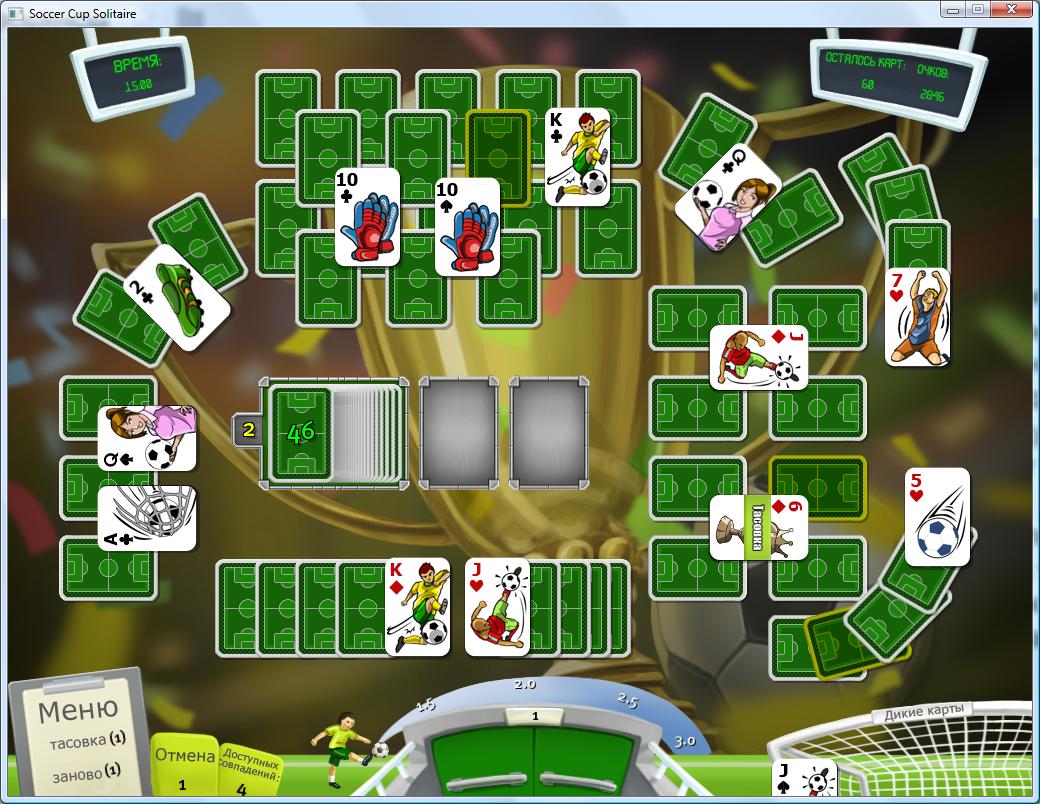Choose the 5 of hearts card

(937, 516)
